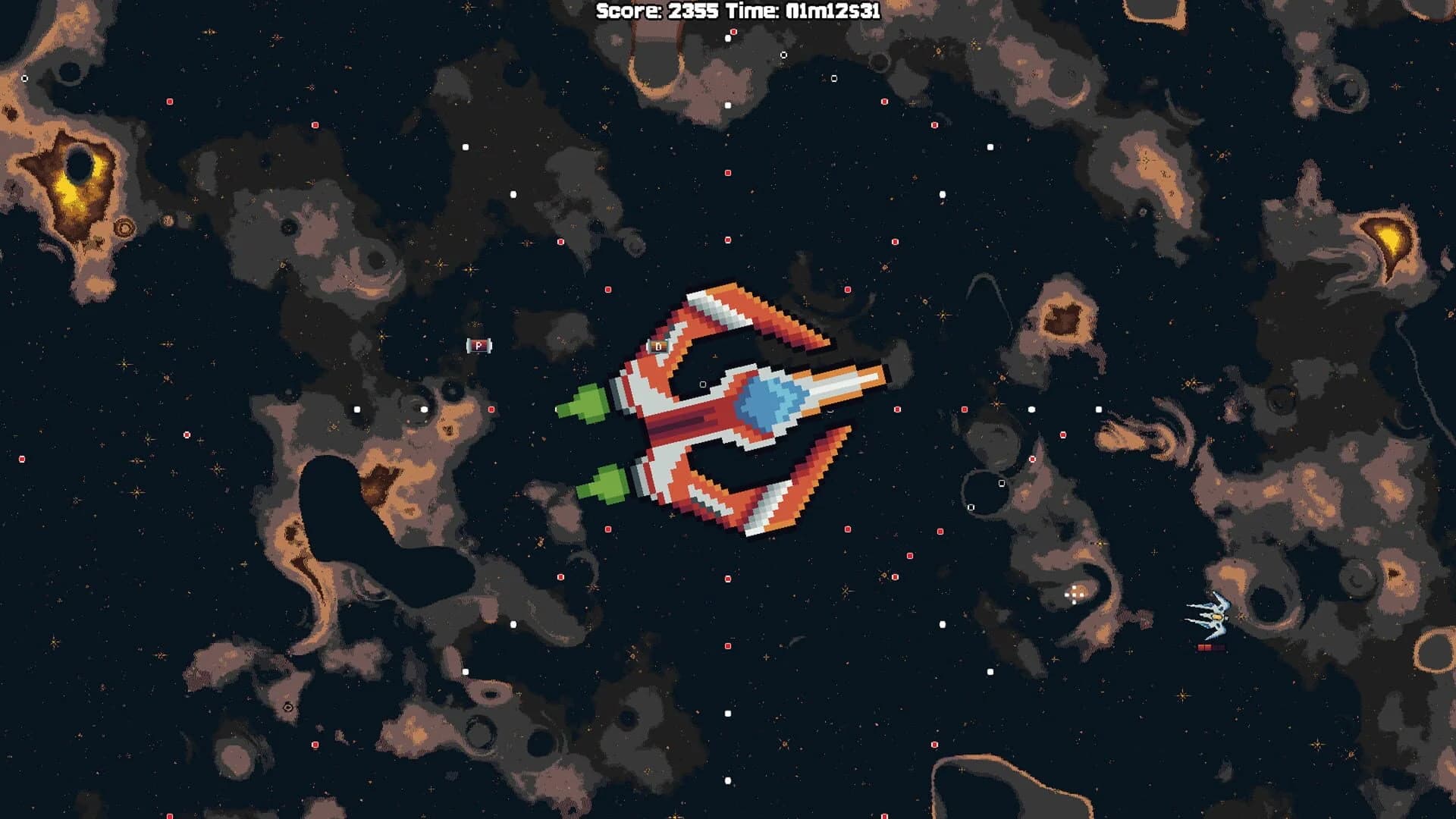Collect the P power-up capsule
Viewport: 1456px width, 819px height.
(x=478, y=345)
